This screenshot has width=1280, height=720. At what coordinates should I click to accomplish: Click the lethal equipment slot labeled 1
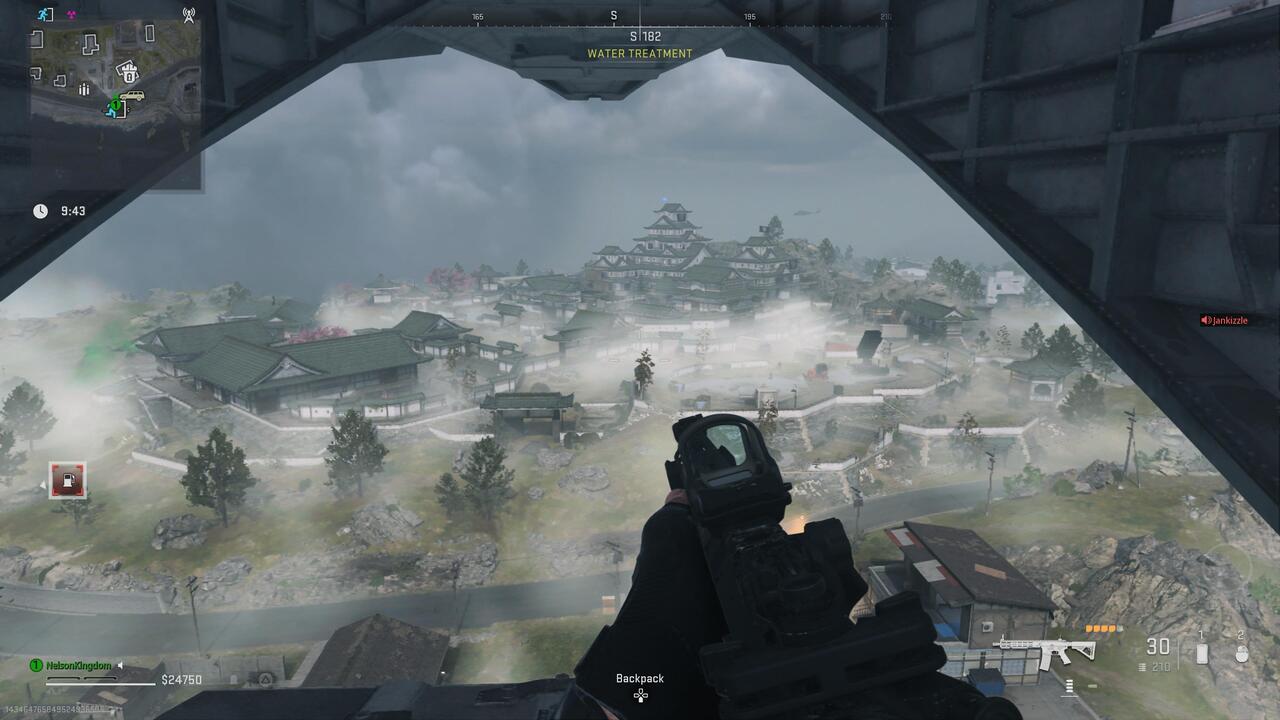(1202, 653)
